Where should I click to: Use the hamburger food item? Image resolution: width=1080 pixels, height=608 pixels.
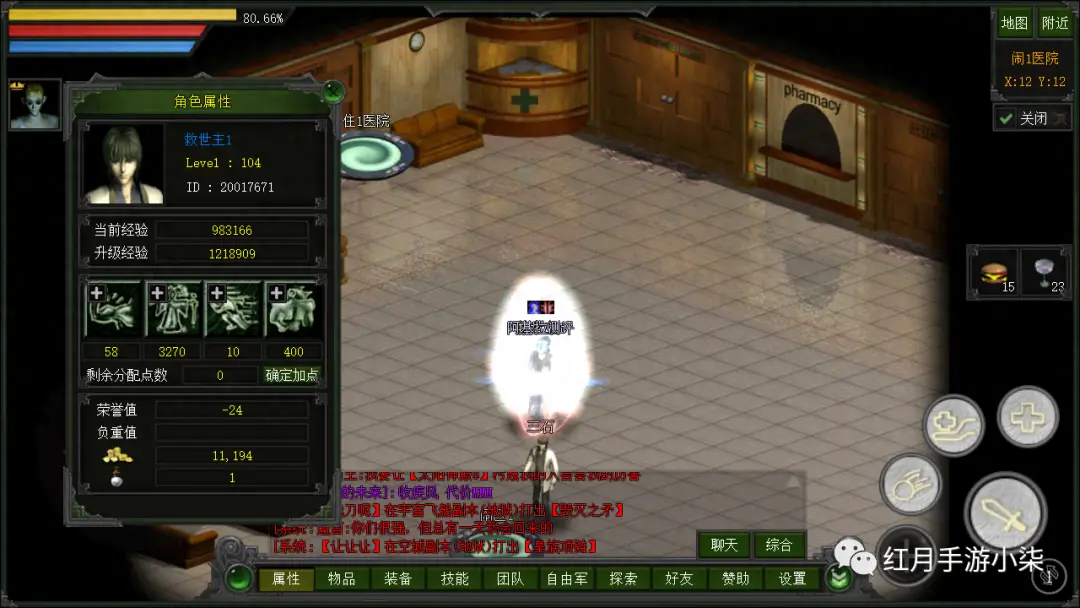point(993,273)
